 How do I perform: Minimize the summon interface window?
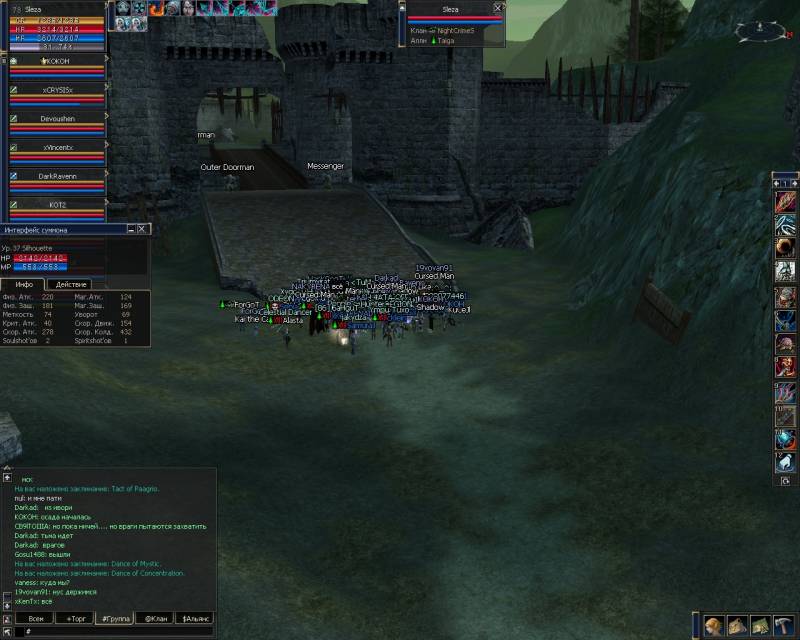coord(130,229)
